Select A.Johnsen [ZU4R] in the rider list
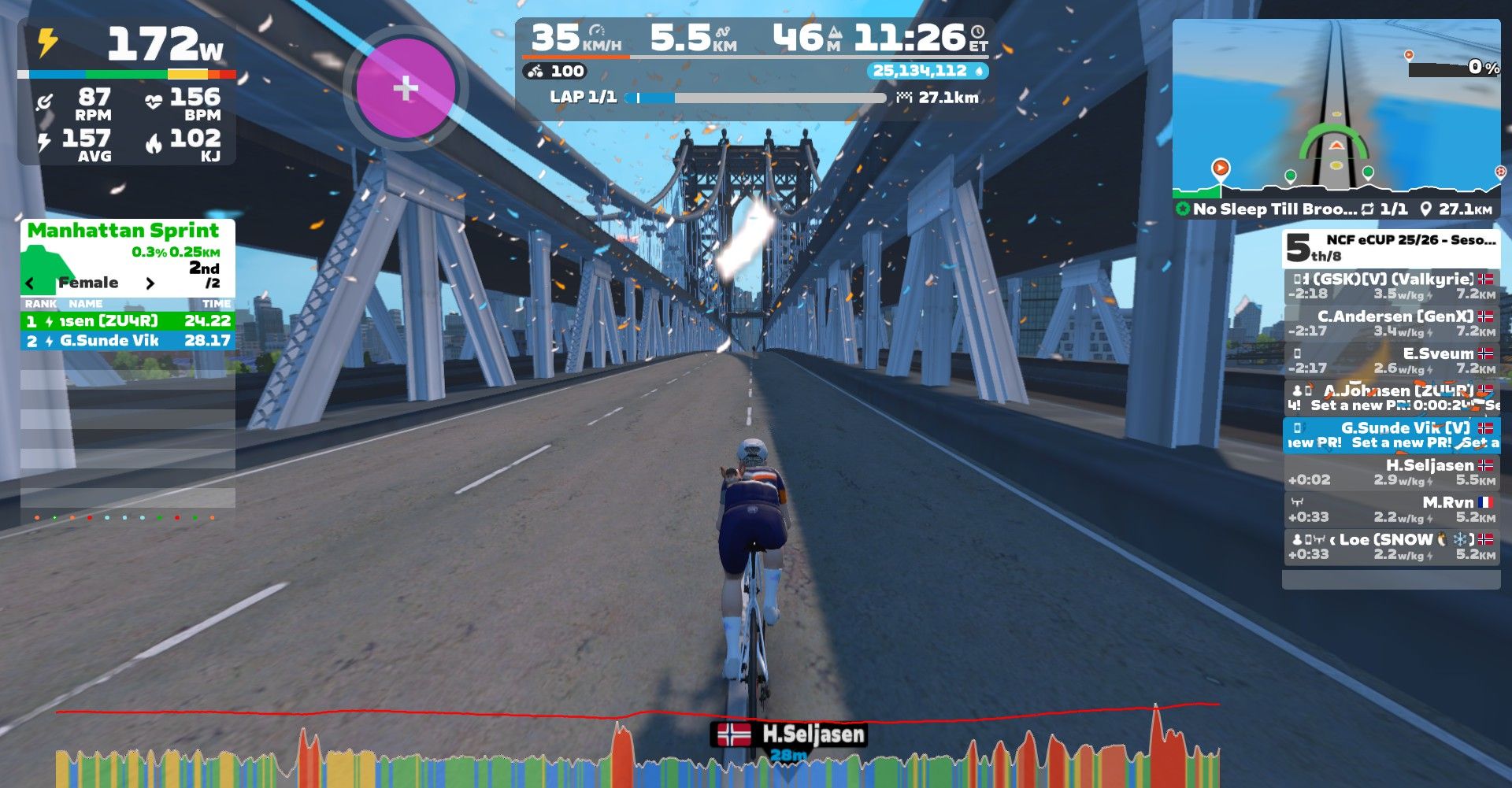 [1391, 398]
